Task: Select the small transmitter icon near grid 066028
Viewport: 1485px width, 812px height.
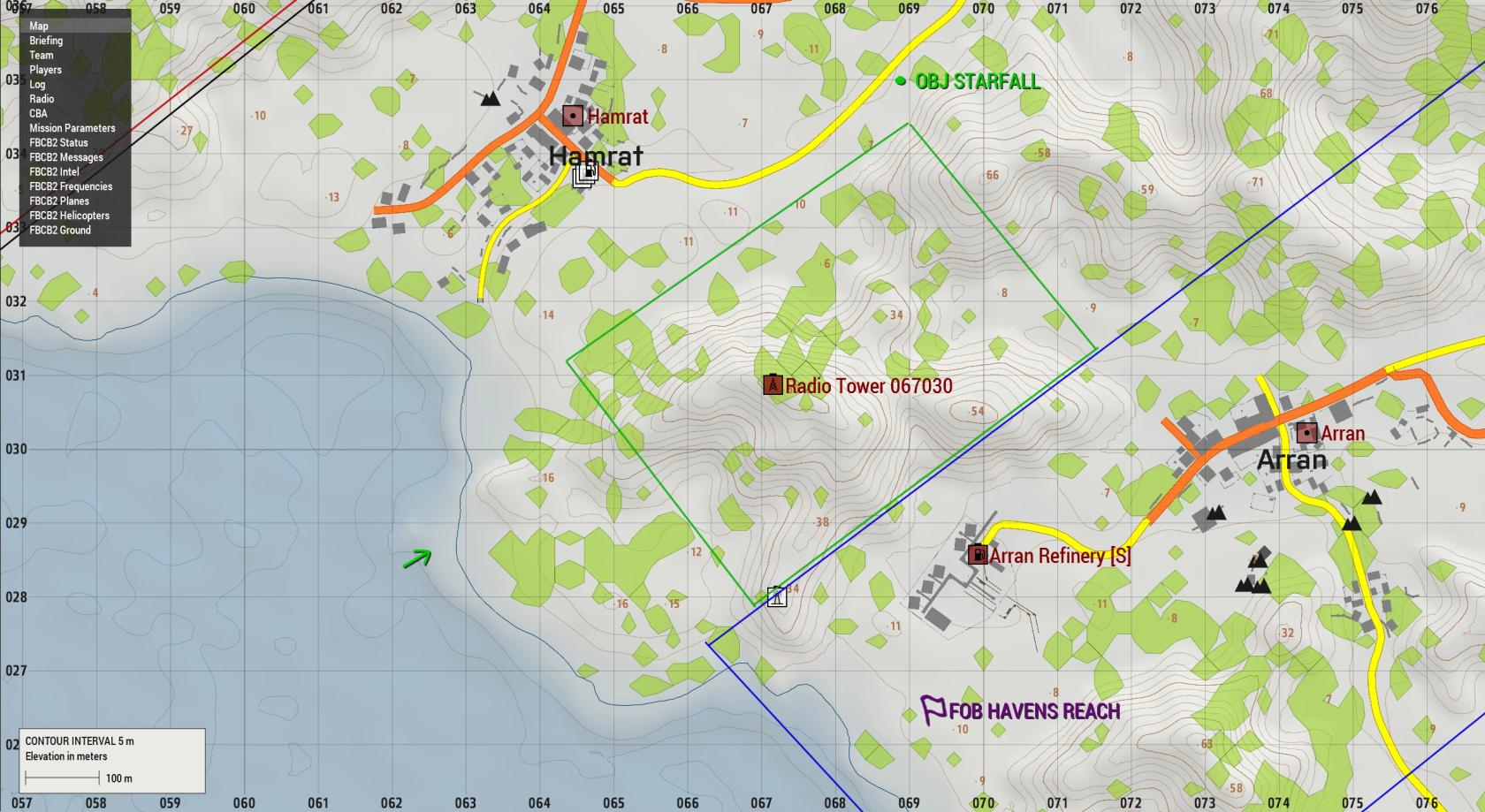Action: [776, 596]
